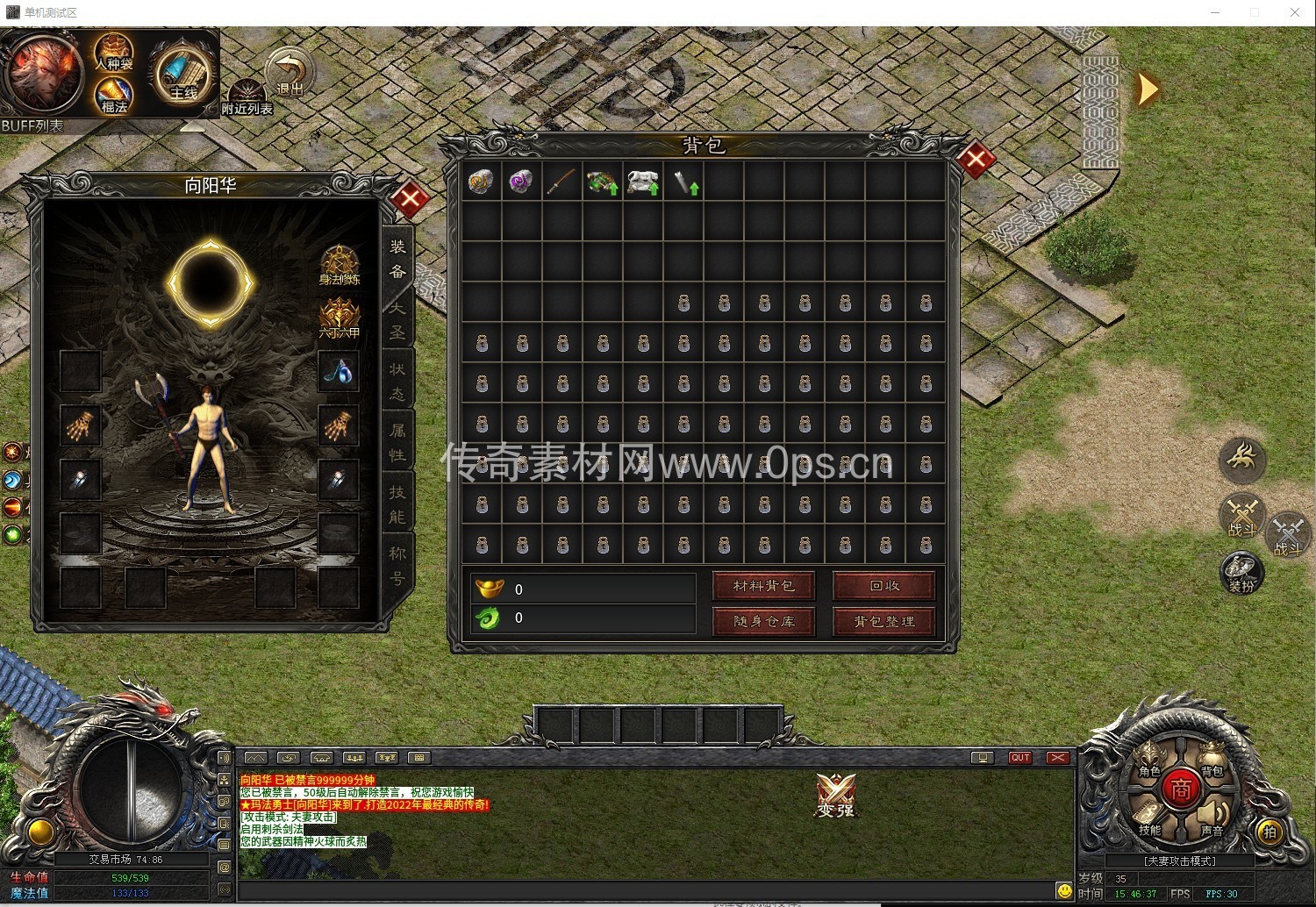
Task: Open the 变强 get-stronger icon
Action: point(835,796)
